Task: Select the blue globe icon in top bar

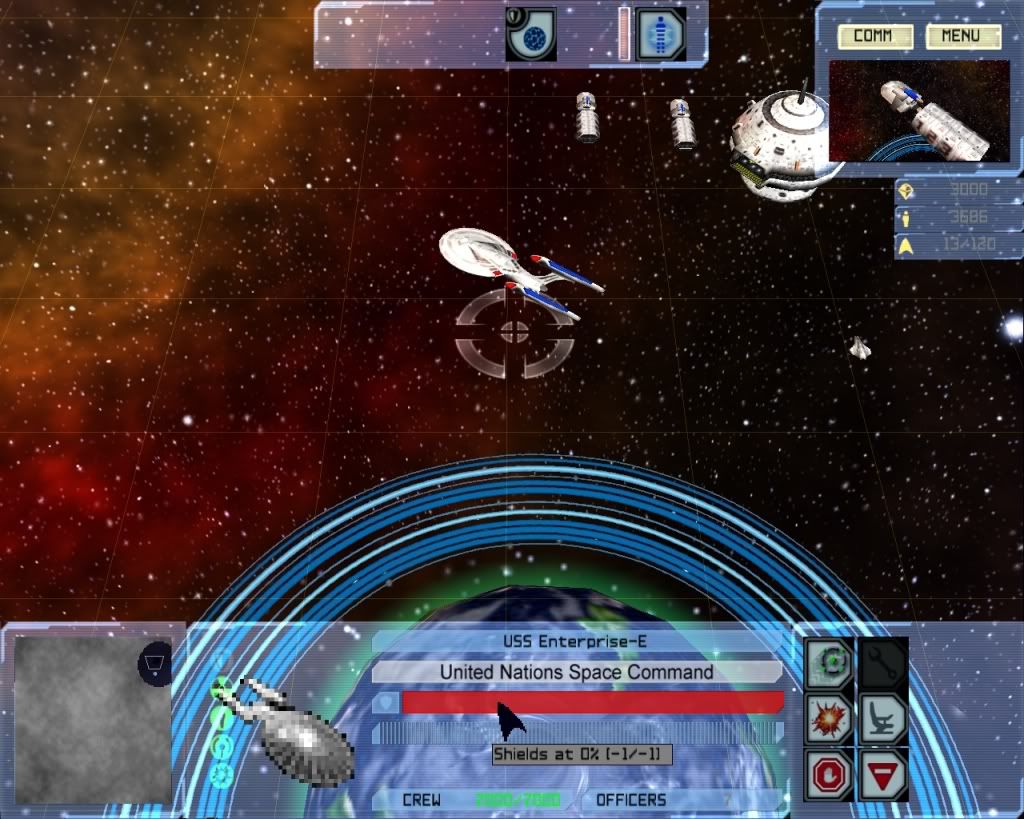Action: pos(530,34)
